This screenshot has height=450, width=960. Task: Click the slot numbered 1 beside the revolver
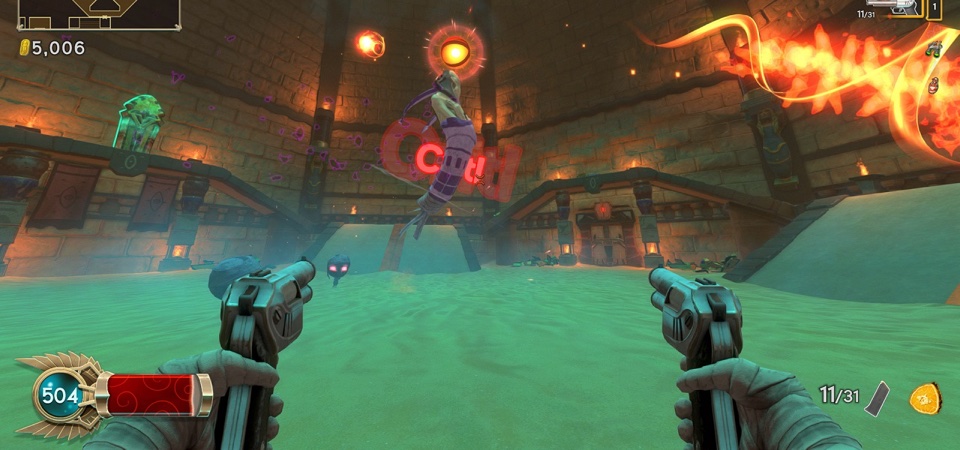(934, 8)
